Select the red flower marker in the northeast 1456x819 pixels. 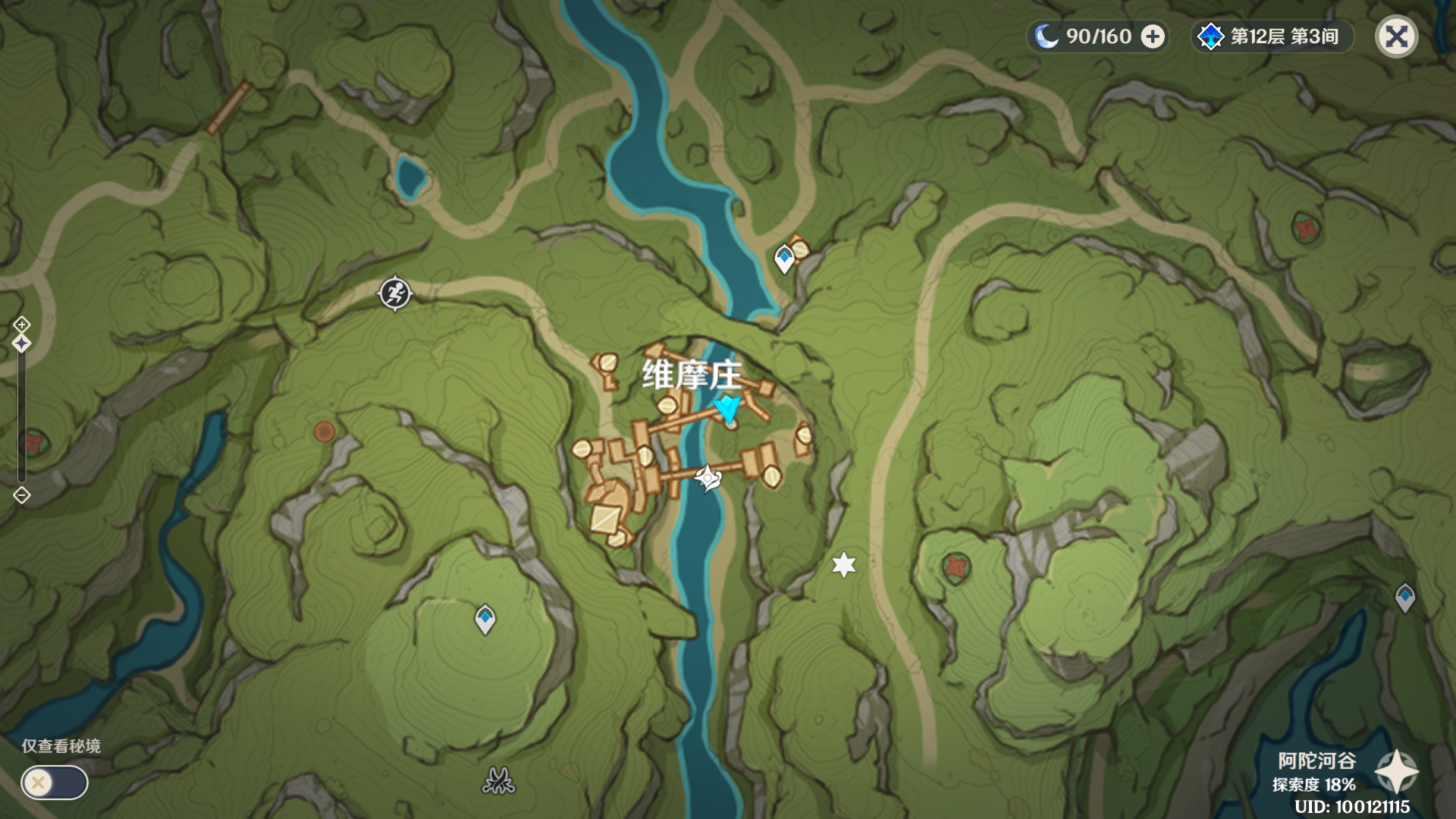1305,227
